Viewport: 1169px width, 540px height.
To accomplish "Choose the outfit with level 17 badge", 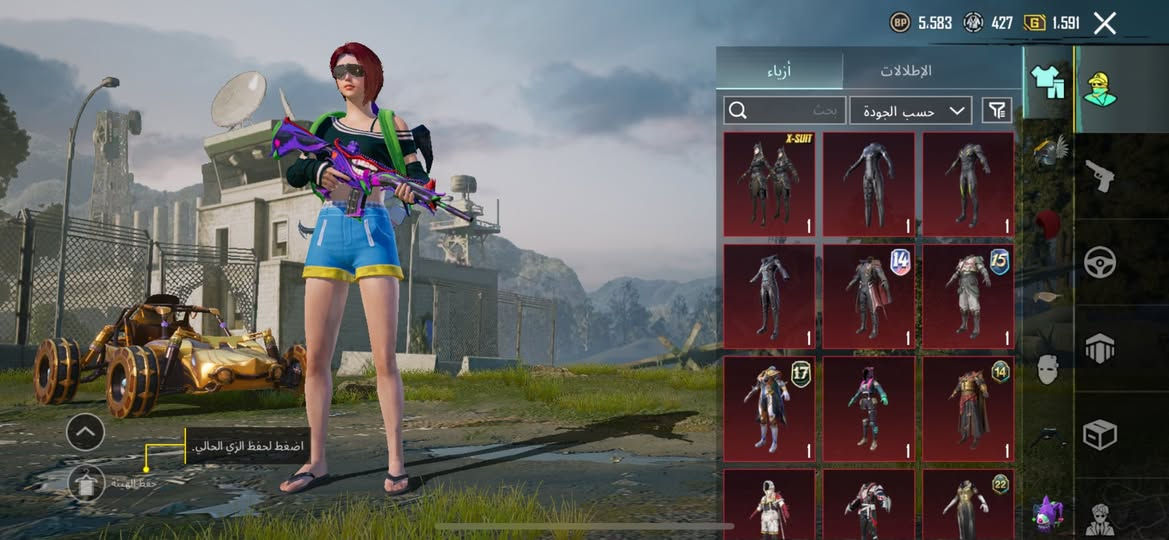I will point(769,409).
